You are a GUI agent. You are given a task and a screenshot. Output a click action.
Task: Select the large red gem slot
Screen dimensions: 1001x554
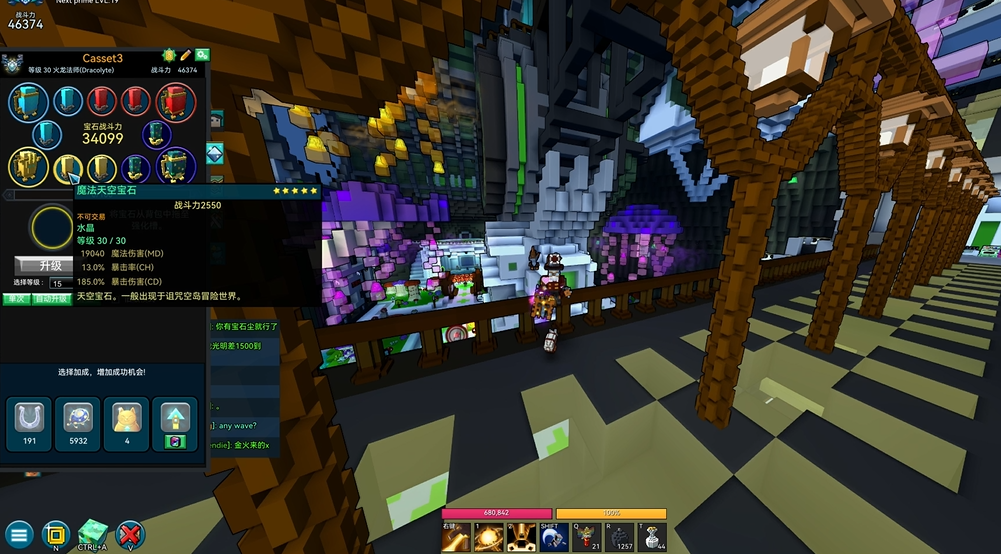click(176, 101)
